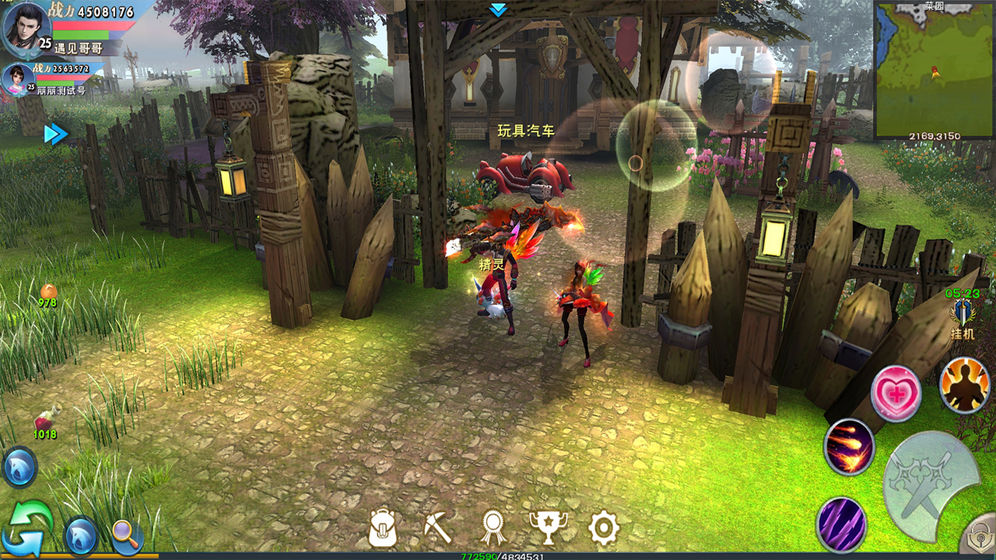
Task: Cast the purple claw slash skill
Action: tap(841, 523)
